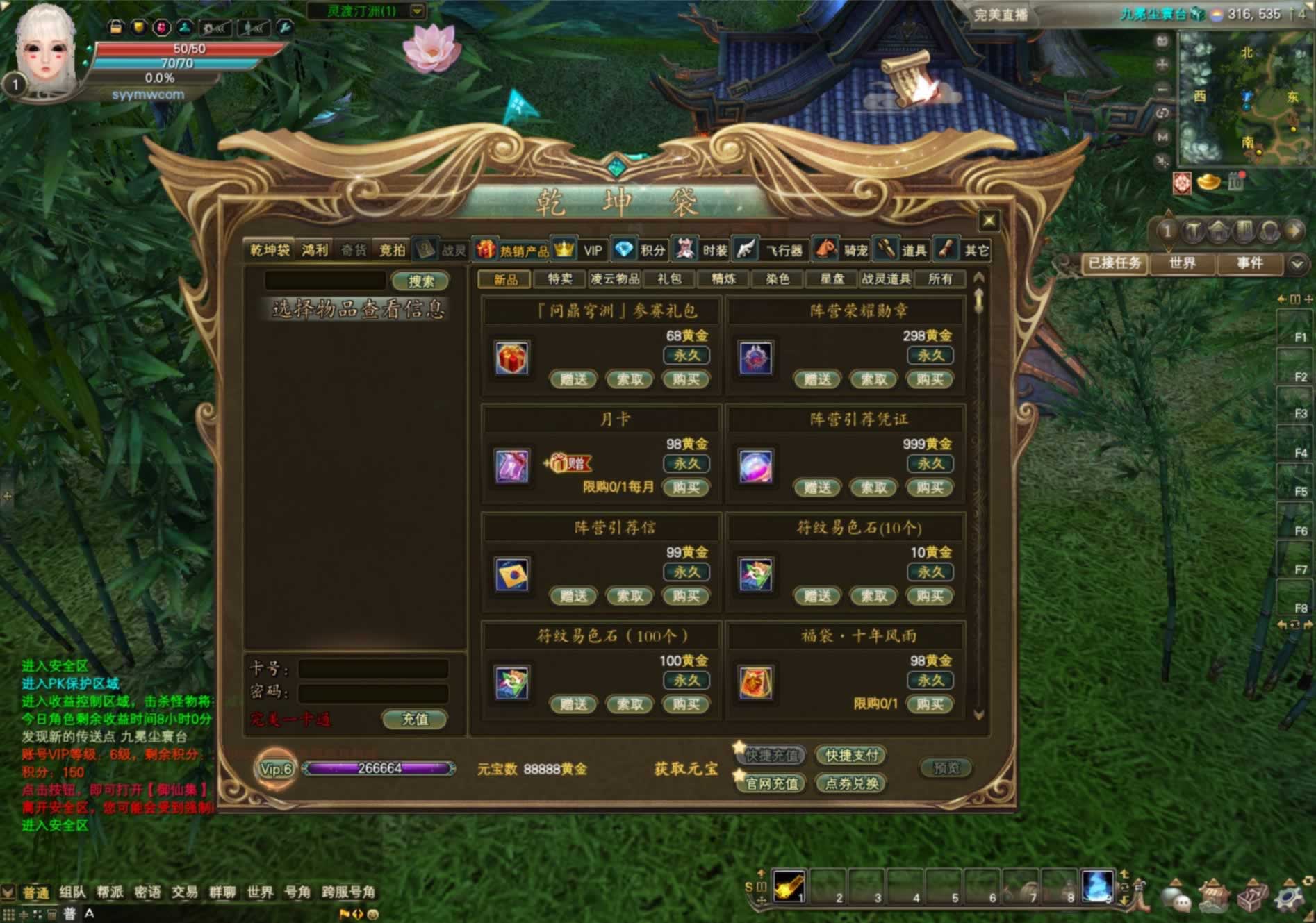Open the 灵渡汀洲 line dropdown
The height and width of the screenshot is (923, 1316).
(x=417, y=11)
